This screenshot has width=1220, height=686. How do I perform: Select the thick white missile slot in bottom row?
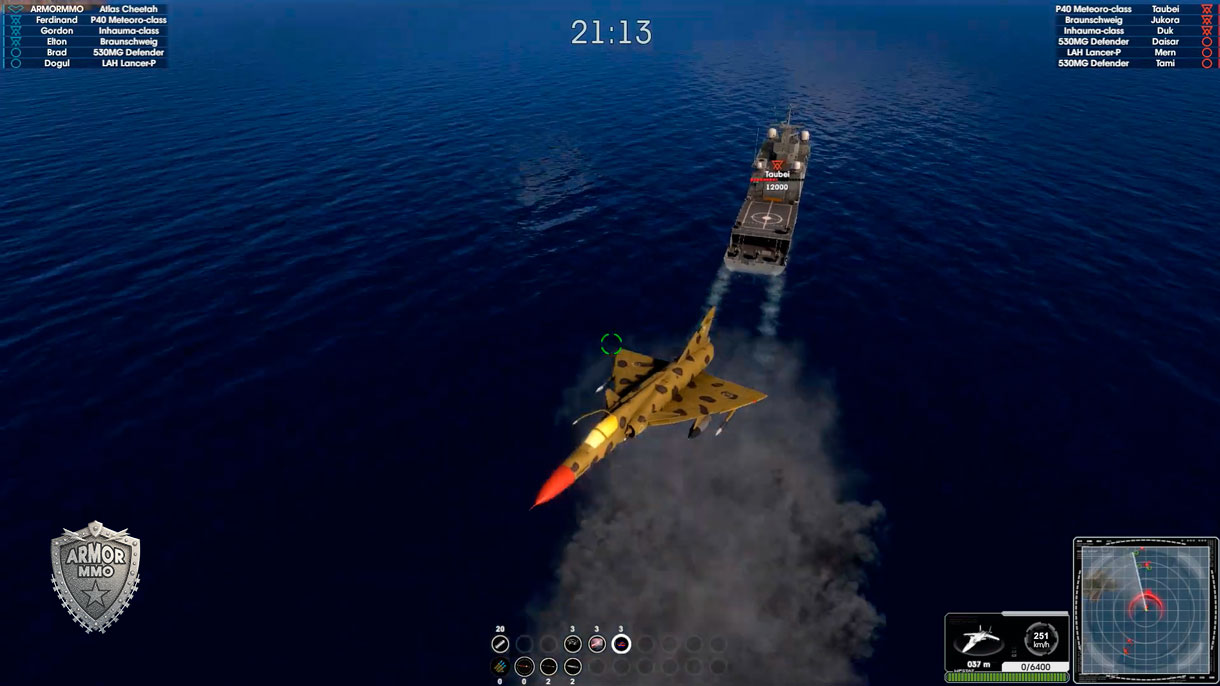coord(573,667)
